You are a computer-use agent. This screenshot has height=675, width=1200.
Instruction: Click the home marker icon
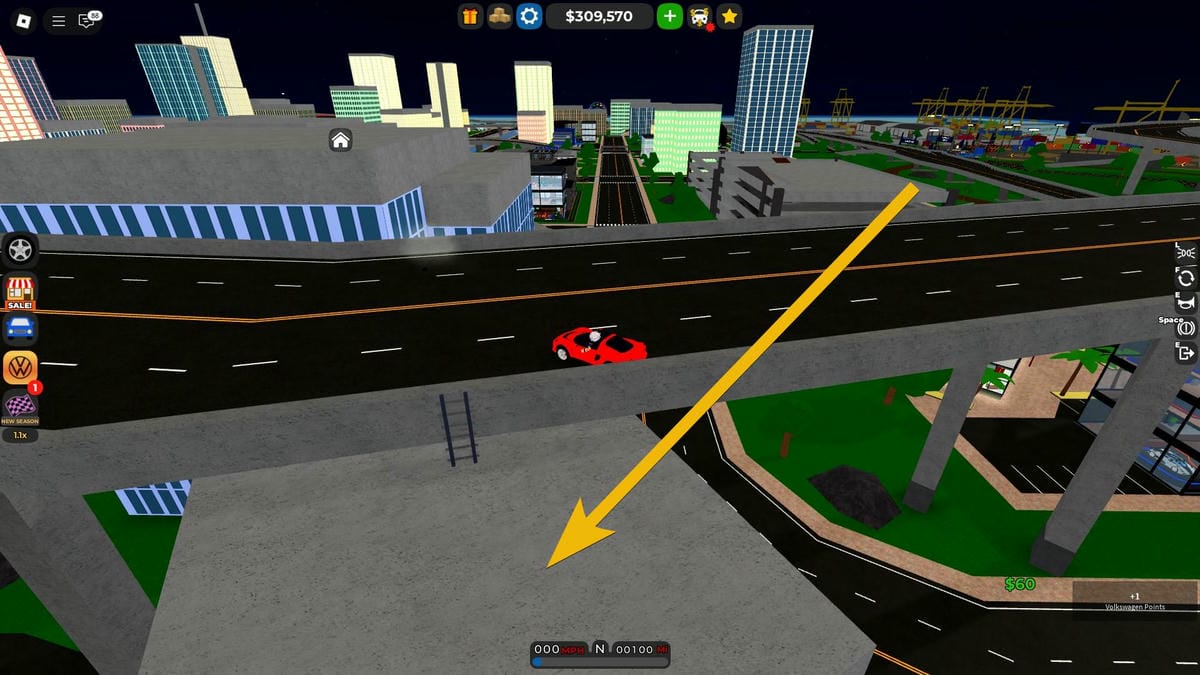340,140
